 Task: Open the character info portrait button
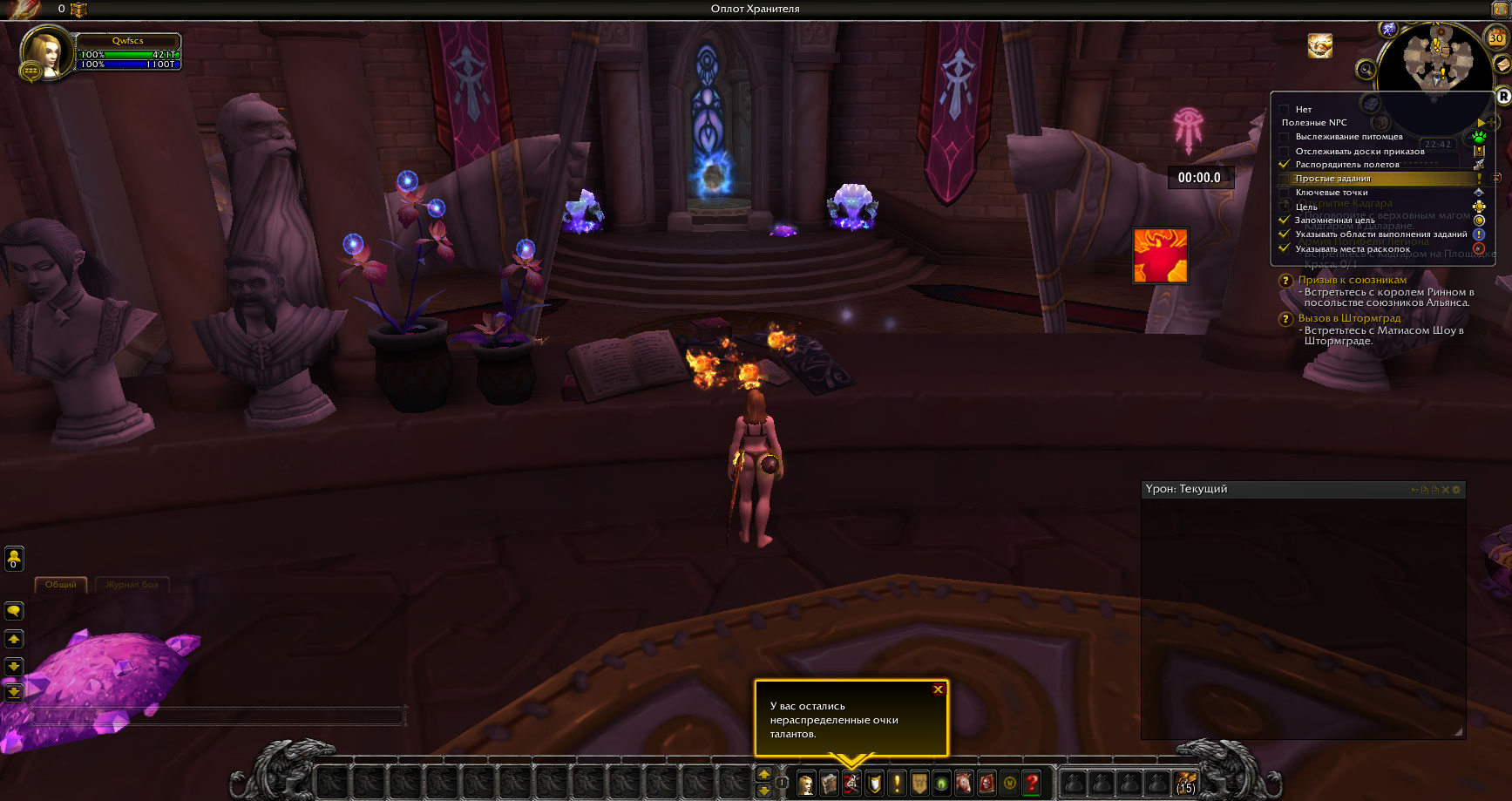[x=807, y=783]
